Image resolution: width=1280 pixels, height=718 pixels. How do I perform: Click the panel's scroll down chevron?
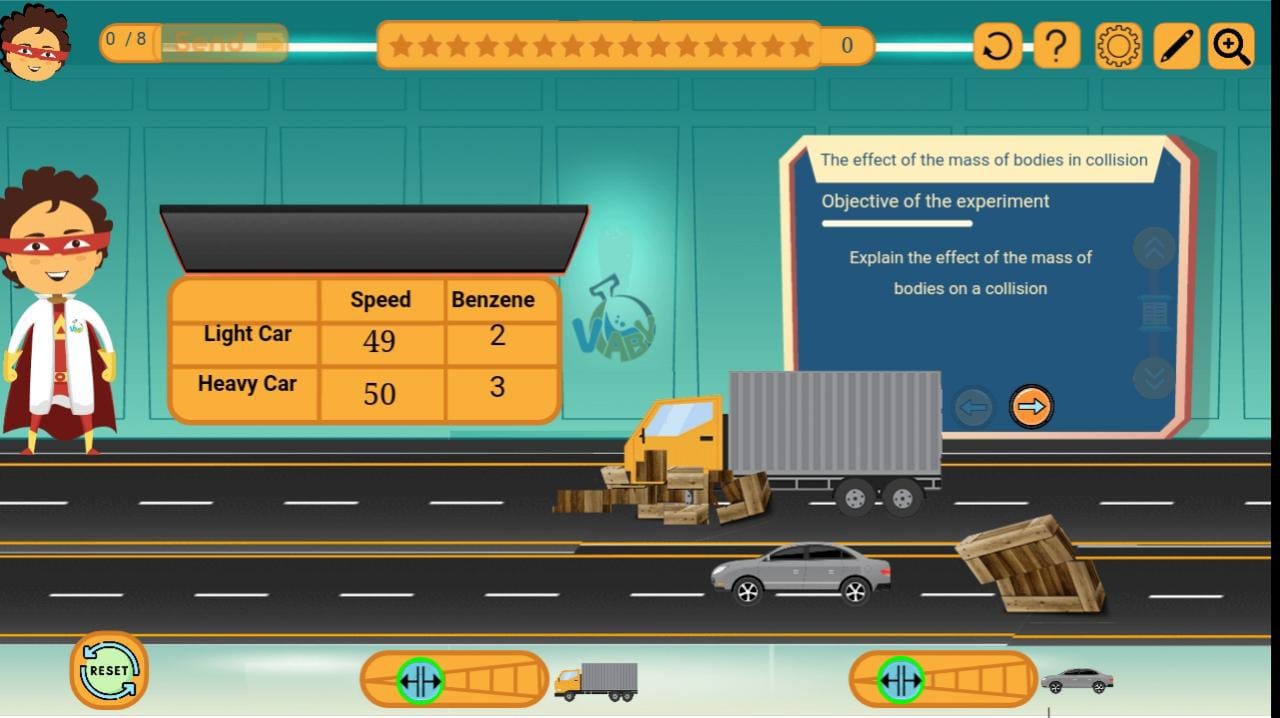tap(1154, 378)
